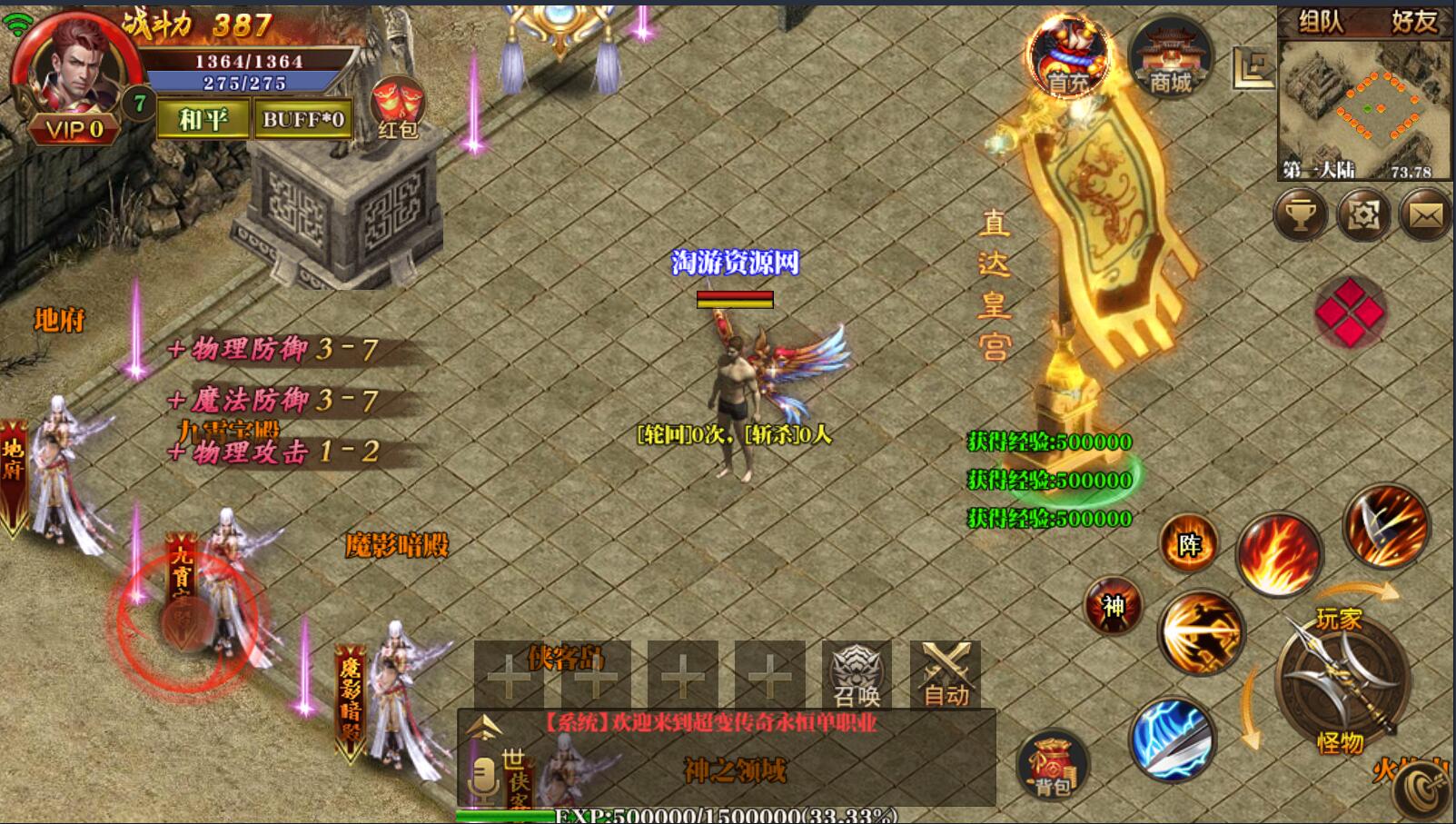The width and height of the screenshot is (1456, 824).
Task: Open the gear settings icon
Action: [1362, 216]
